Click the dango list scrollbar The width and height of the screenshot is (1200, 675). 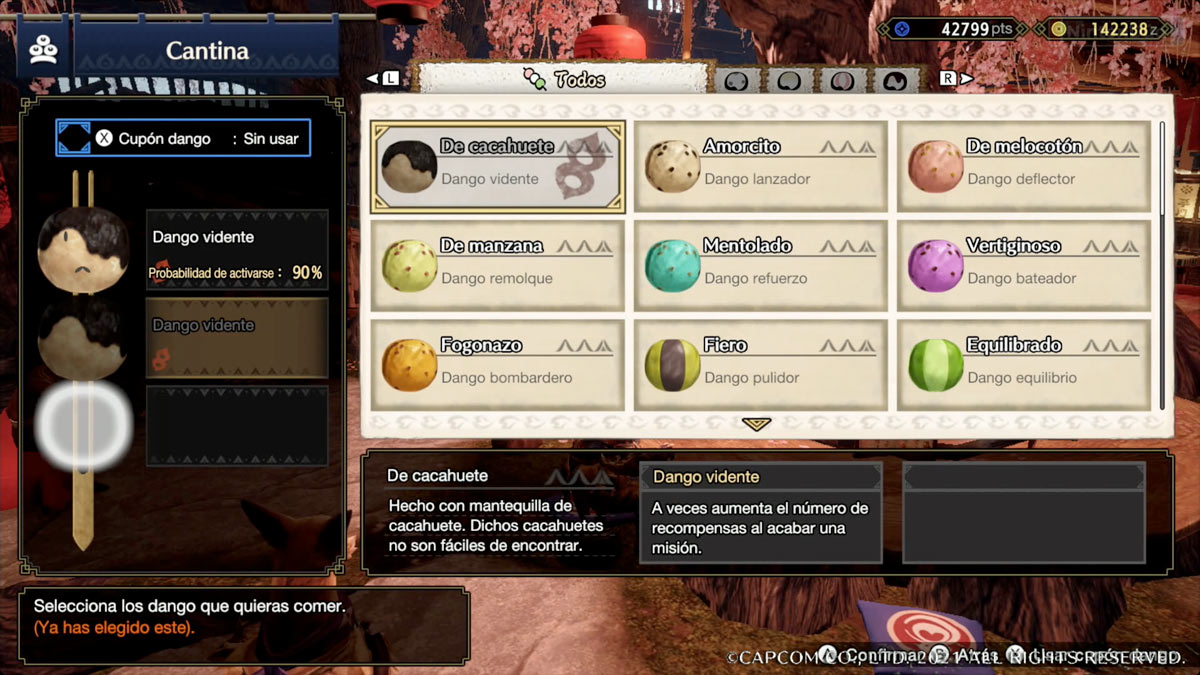pyautogui.click(x=1162, y=170)
